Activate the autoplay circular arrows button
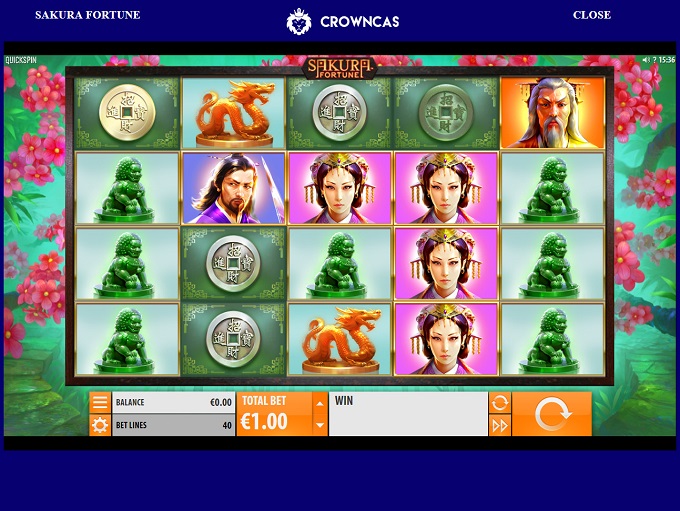This screenshot has height=511, width=680. pyautogui.click(x=499, y=403)
